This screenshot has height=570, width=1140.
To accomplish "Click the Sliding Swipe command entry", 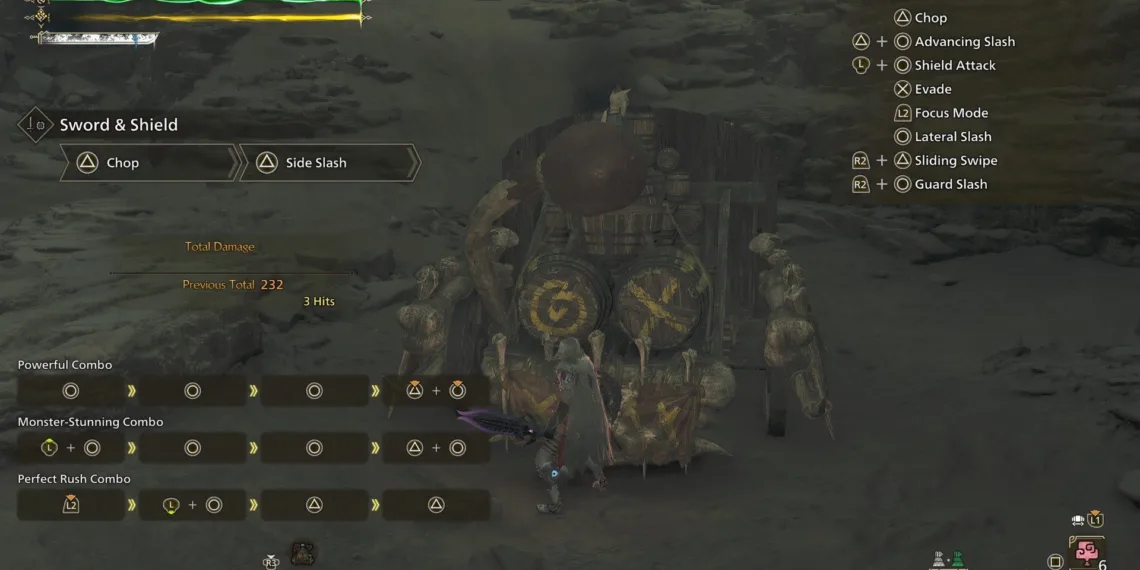I will coord(955,161).
